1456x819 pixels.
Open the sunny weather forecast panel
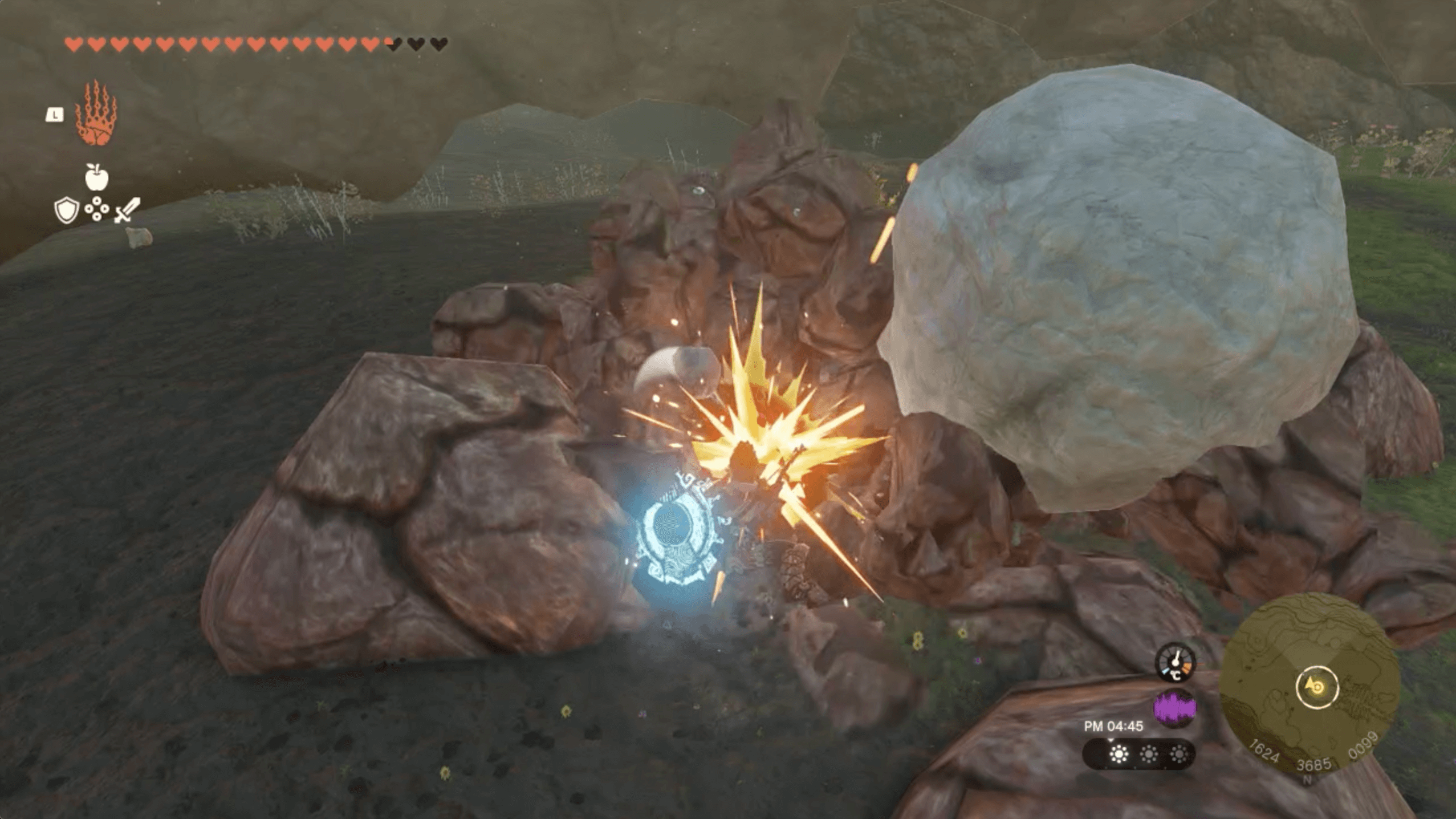(1138, 755)
